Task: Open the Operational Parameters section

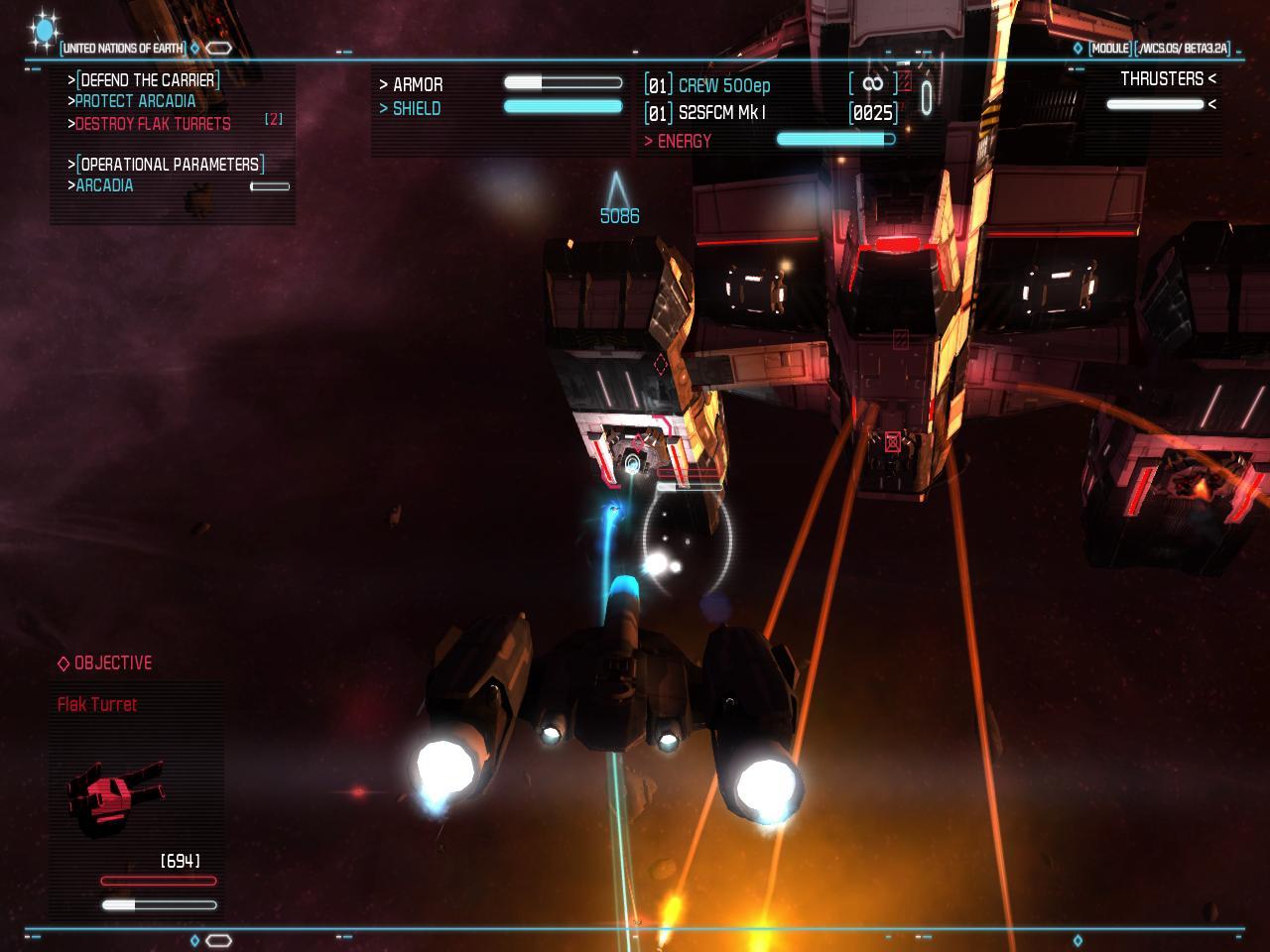Action: click(x=170, y=164)
